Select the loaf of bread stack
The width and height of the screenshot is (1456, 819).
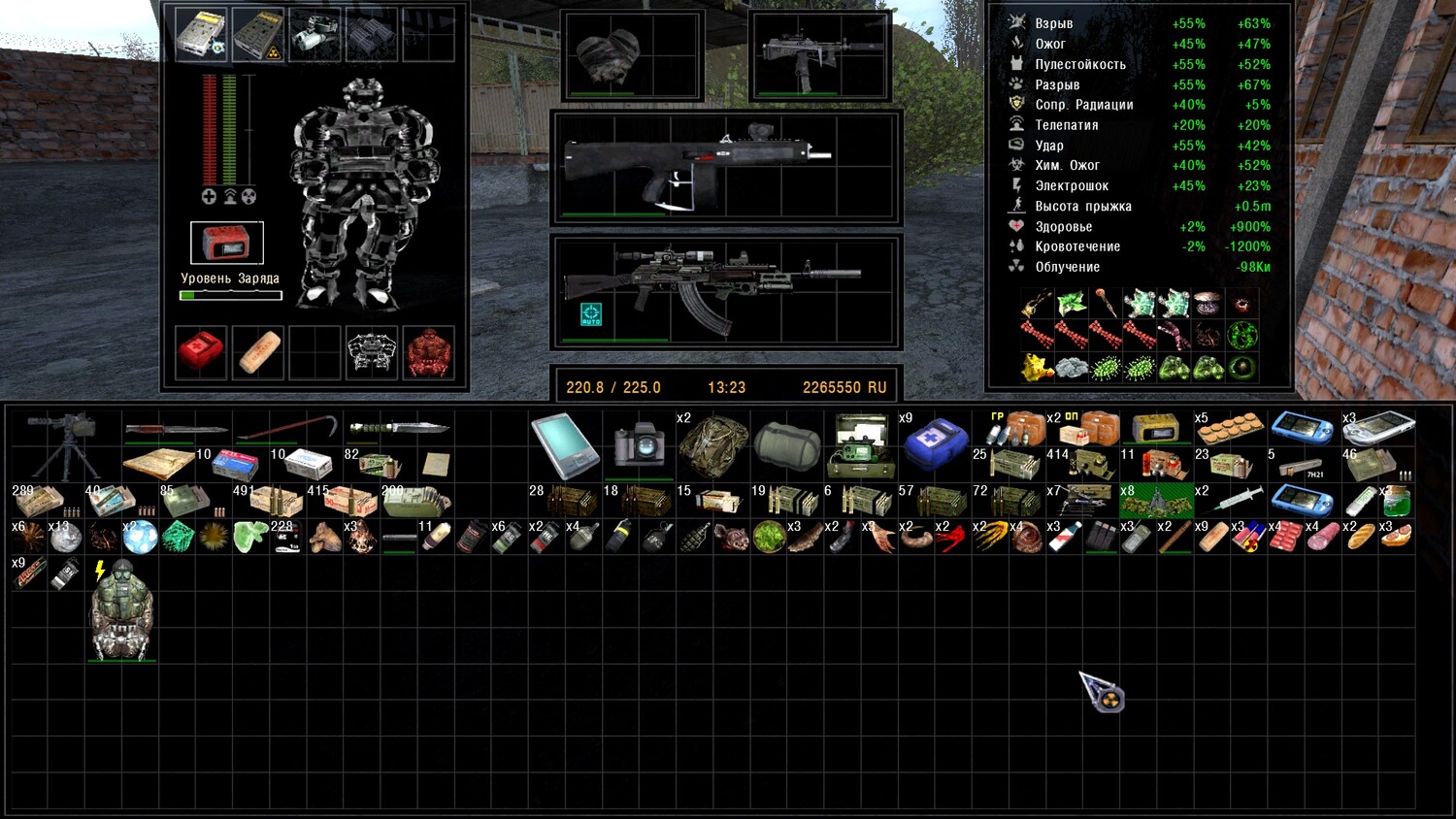coord(1359,537)
